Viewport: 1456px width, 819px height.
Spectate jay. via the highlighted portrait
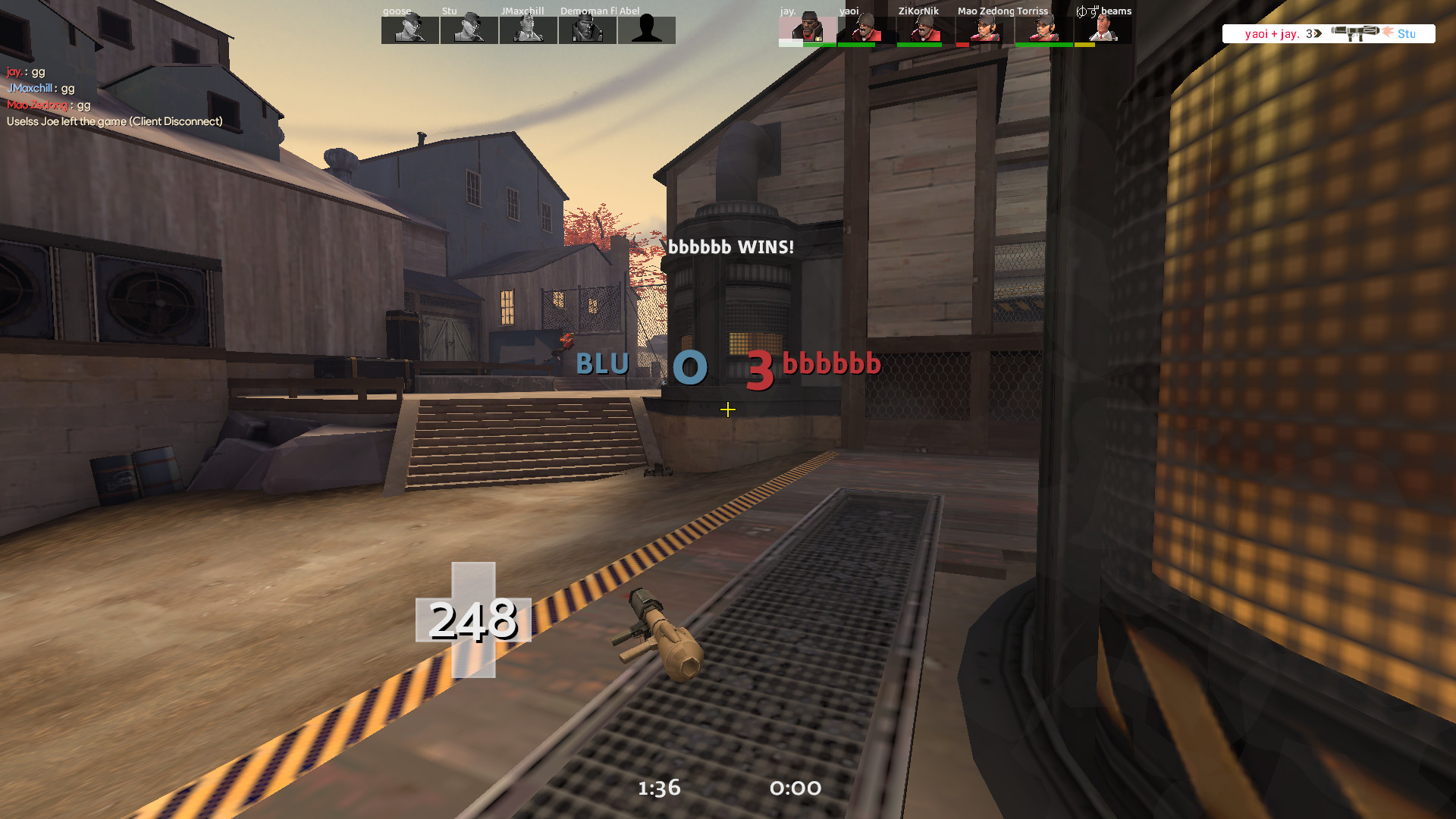pyautogui.click(x=808, y=30)
